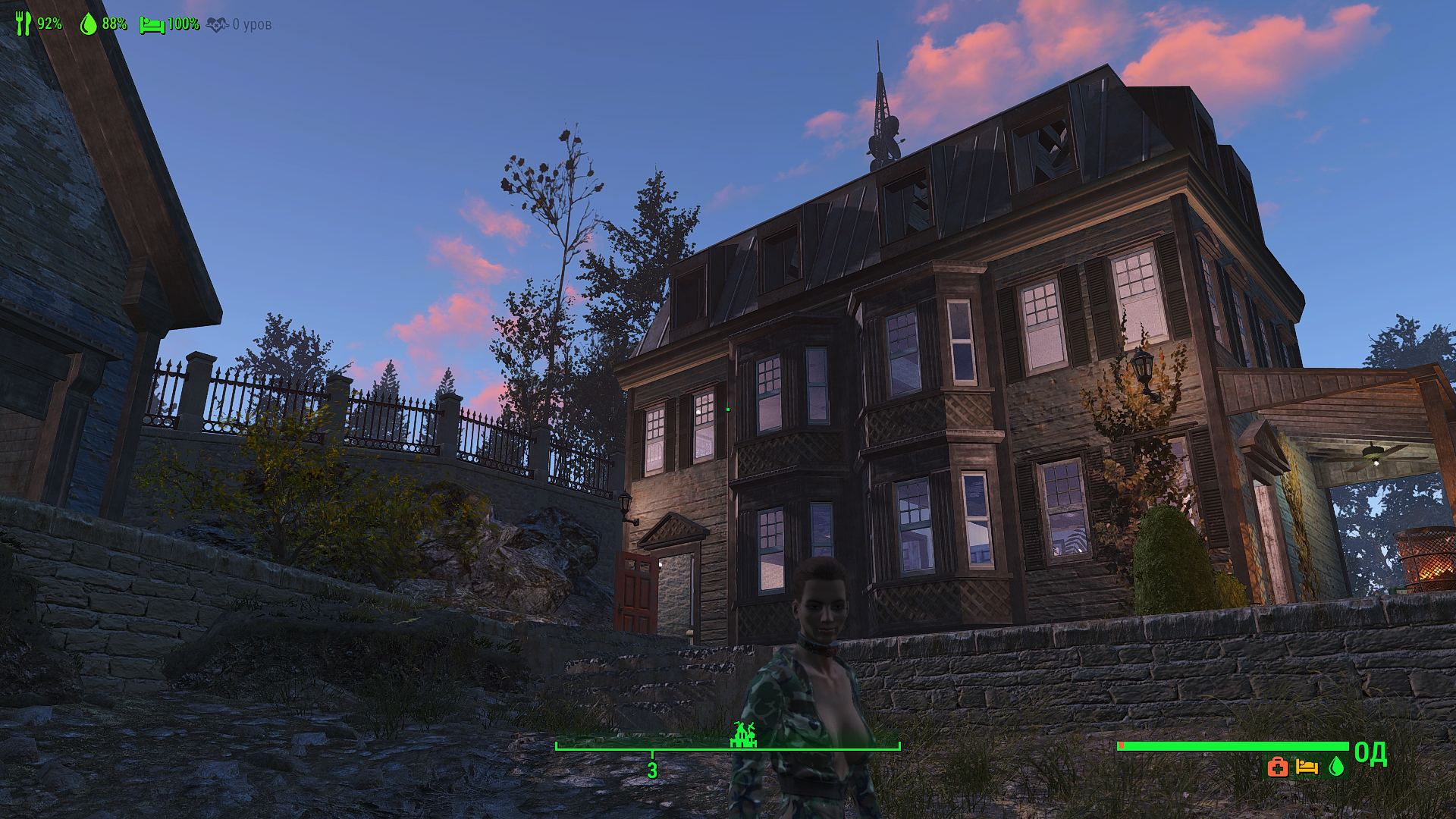Click the yellow bed status icon

point(1307,767)
